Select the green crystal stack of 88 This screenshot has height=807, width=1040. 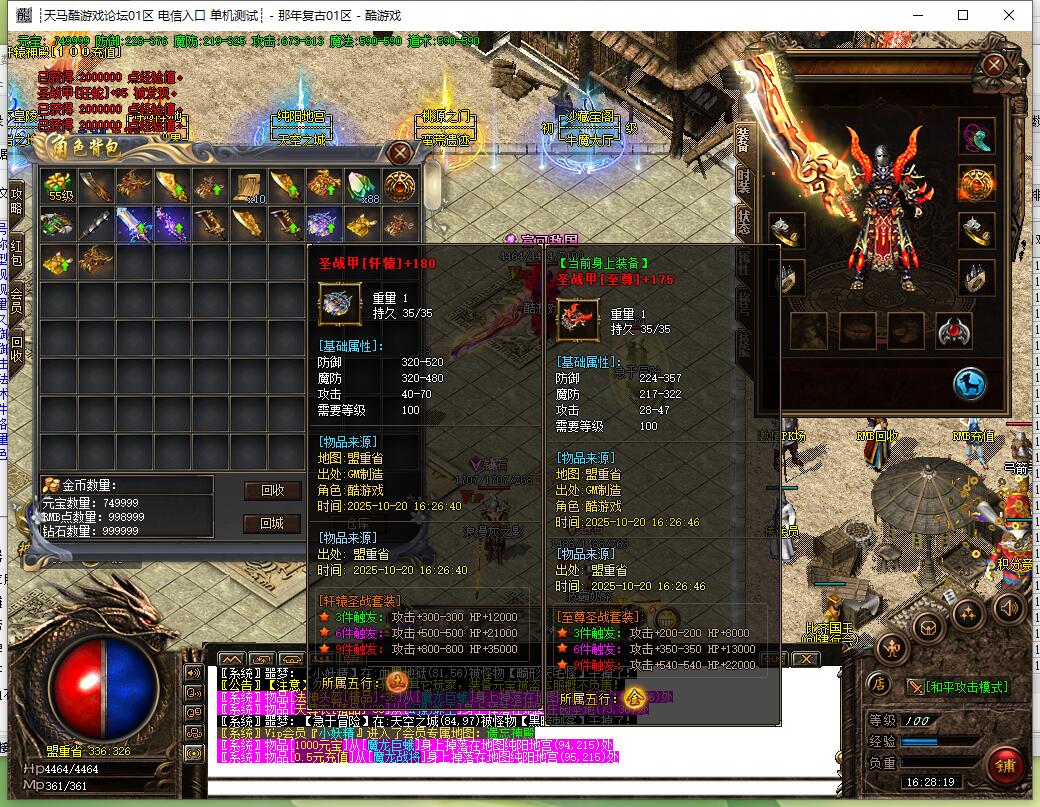click(x=362, y=186)
